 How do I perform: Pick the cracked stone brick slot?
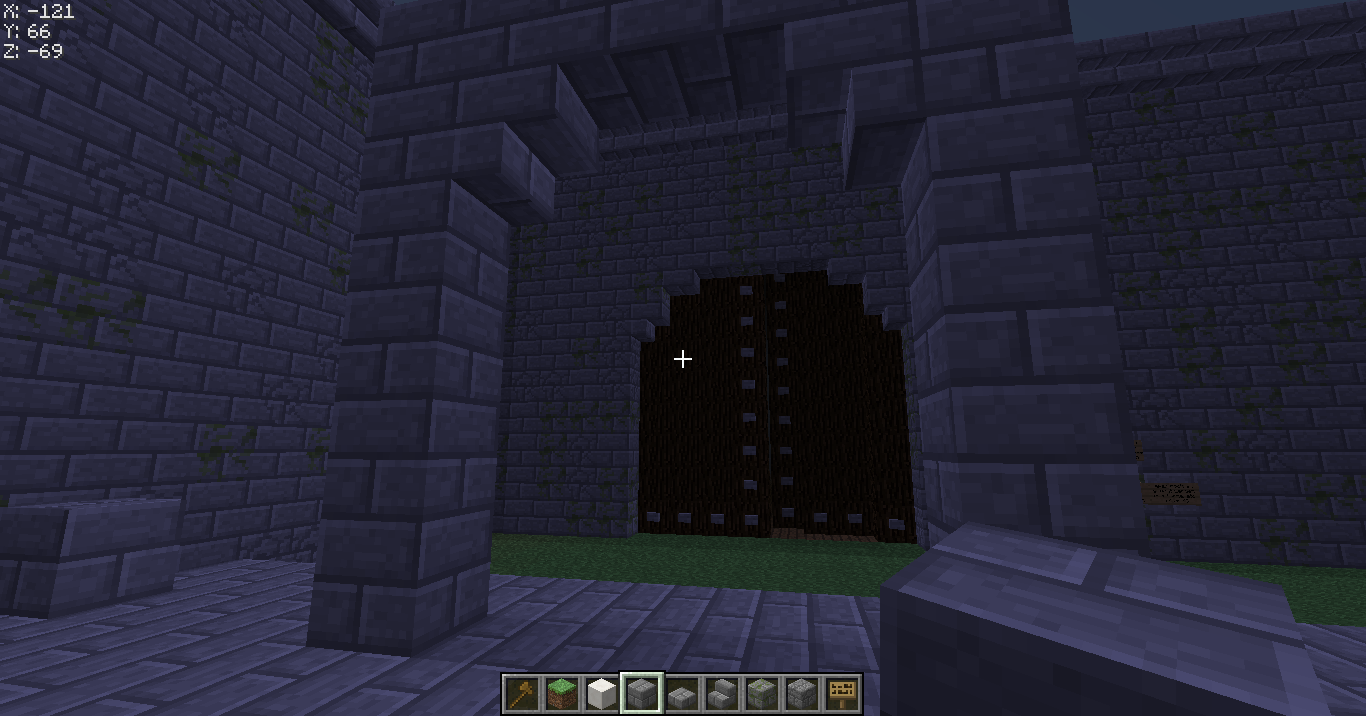click(802, 693)
